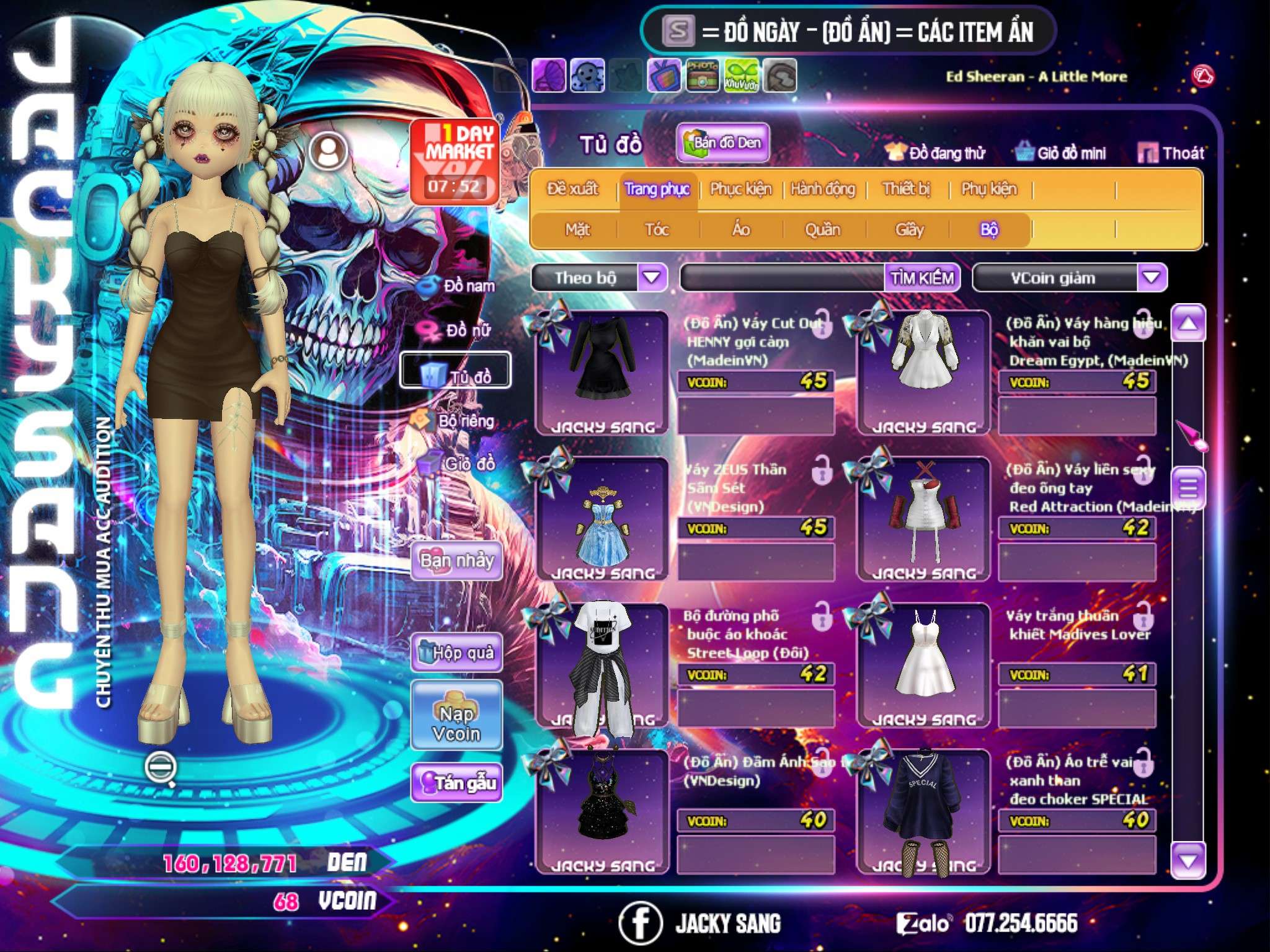Viewport: 1270px width, 952px height.
Task: Zoom out the character preview magnifier
Action: coord(161,767)
